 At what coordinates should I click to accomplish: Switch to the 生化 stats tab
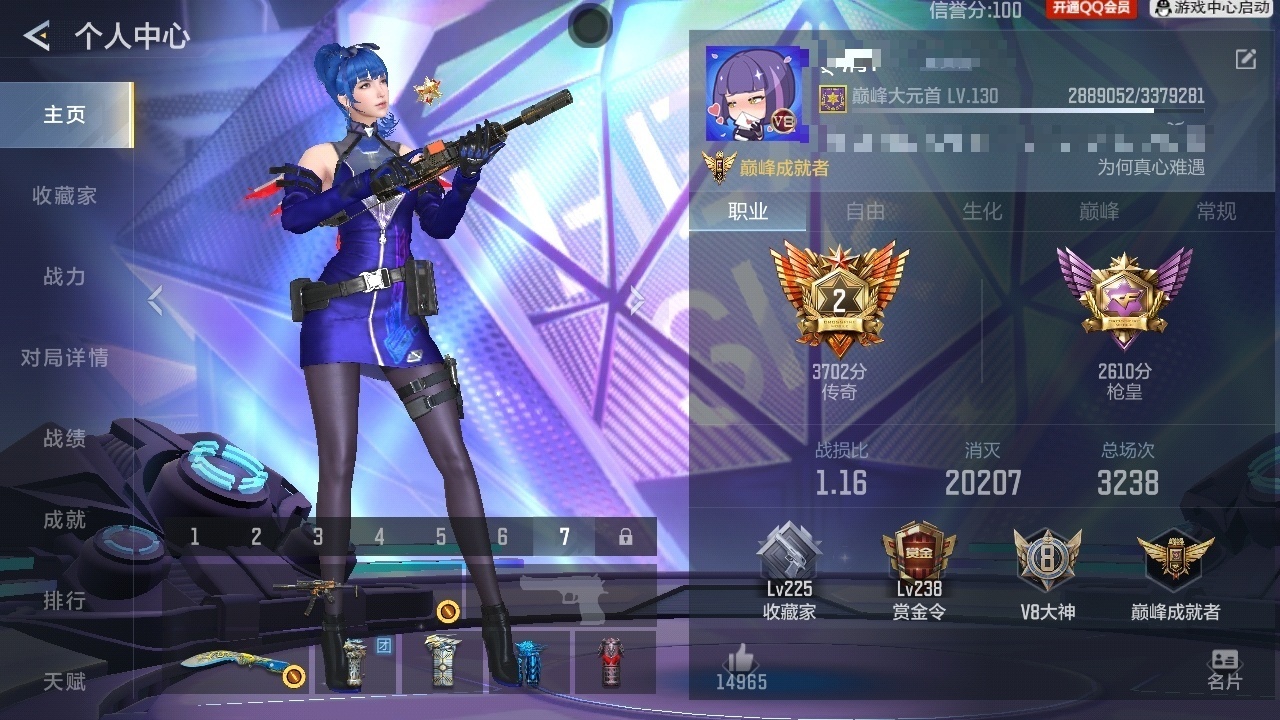coord(982,212)
